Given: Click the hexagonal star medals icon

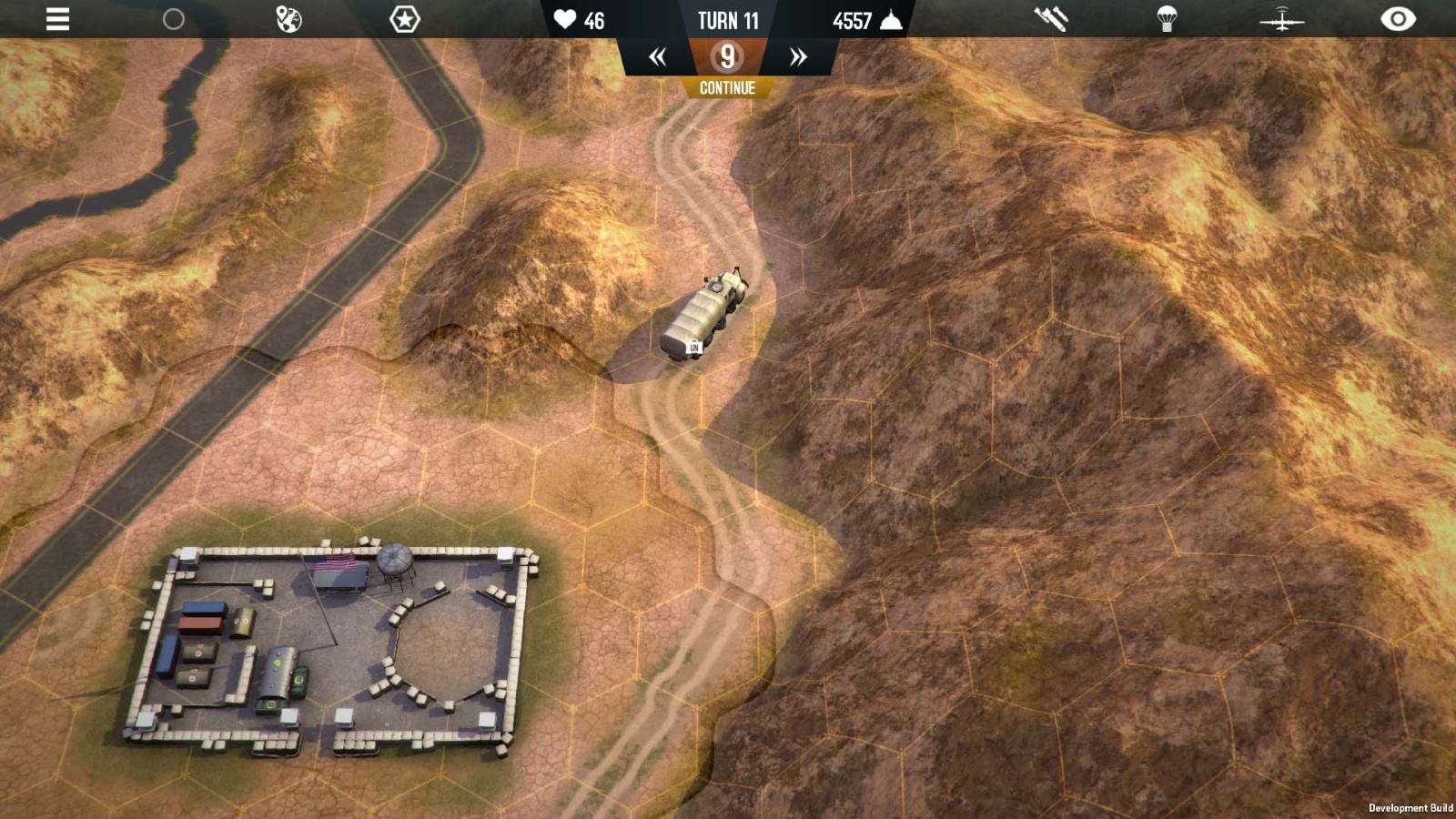Looking at the screenshot, I should [x=403, y=17].
